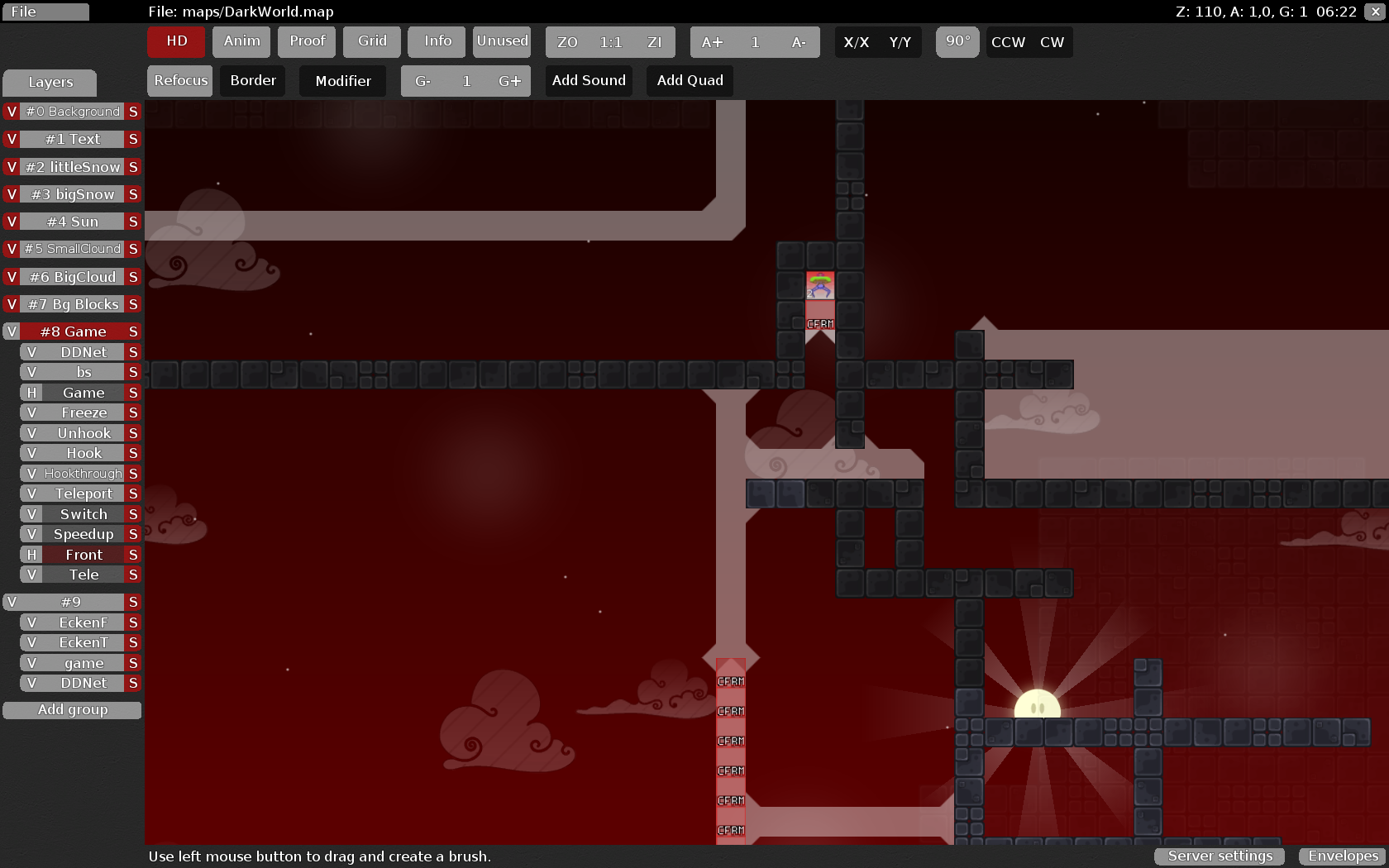Click the ZO zoom-out button
Image resolution: width=1389 pixels, height=868 pixels.
point(567,42)
